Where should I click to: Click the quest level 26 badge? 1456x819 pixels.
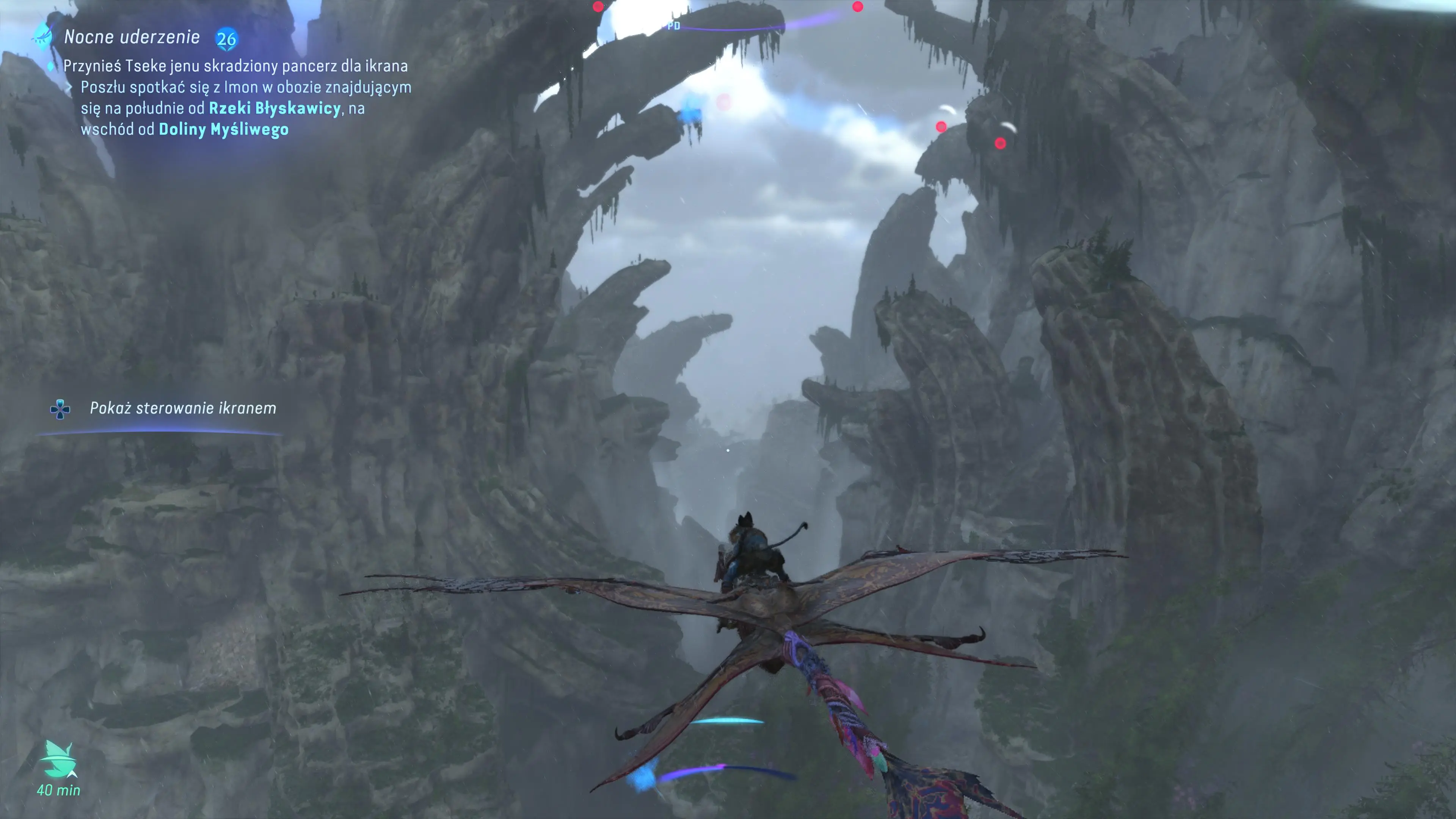point(227,38)
